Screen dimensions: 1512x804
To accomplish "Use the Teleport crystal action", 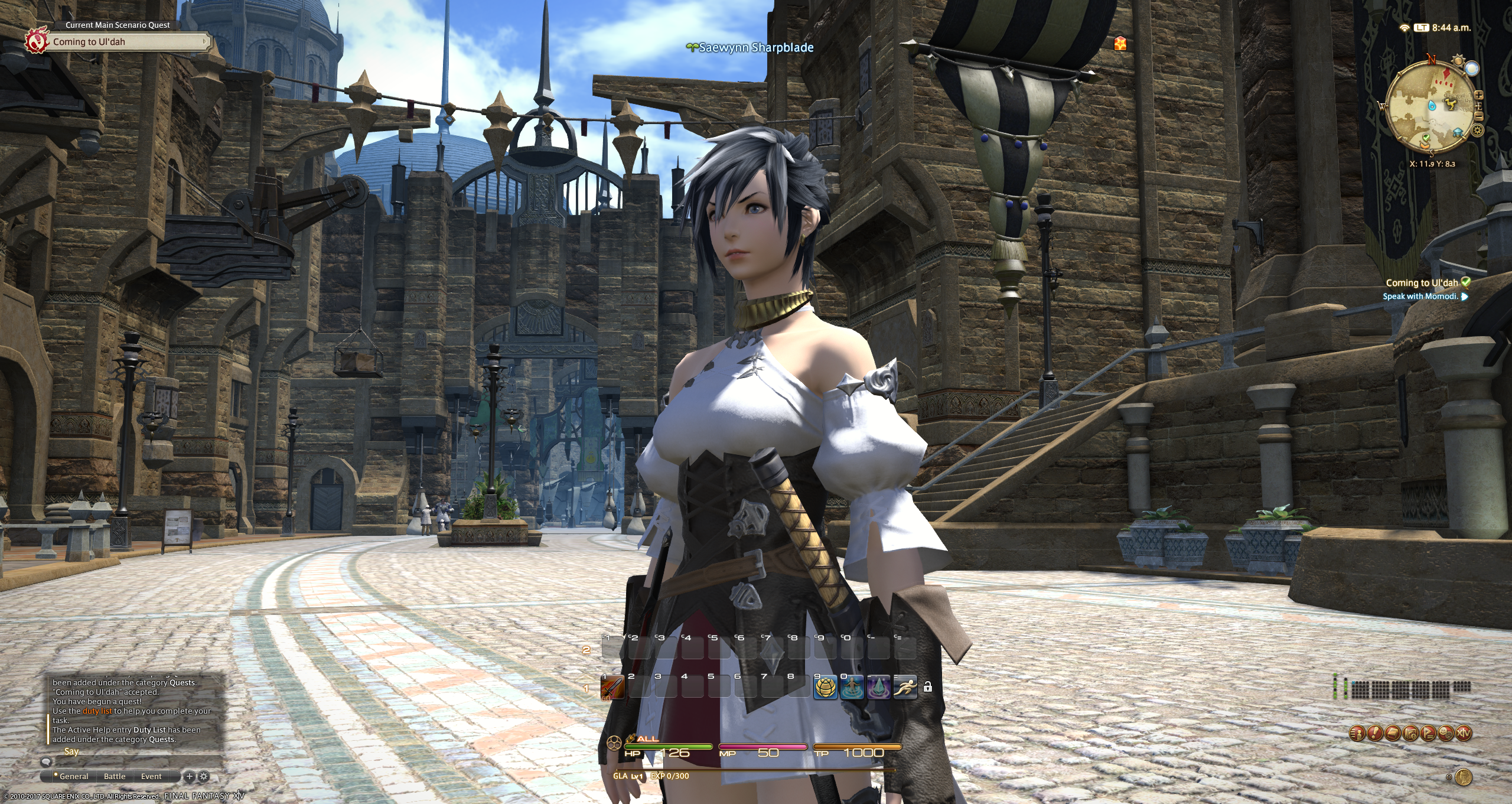I will [x=878, y=688].
